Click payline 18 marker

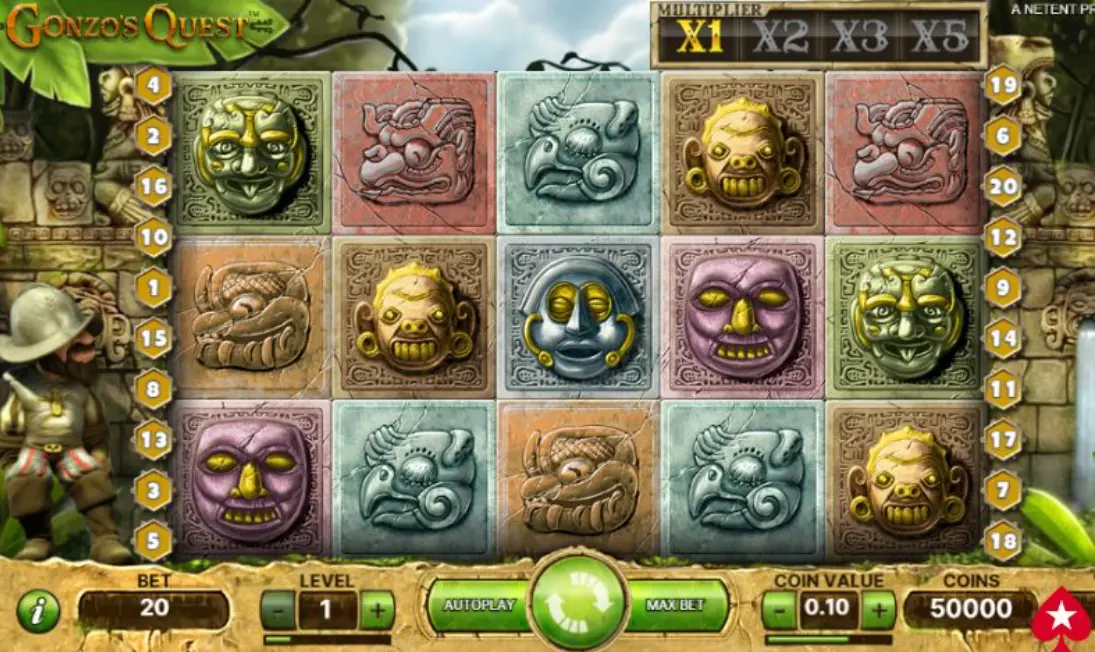1003,541
